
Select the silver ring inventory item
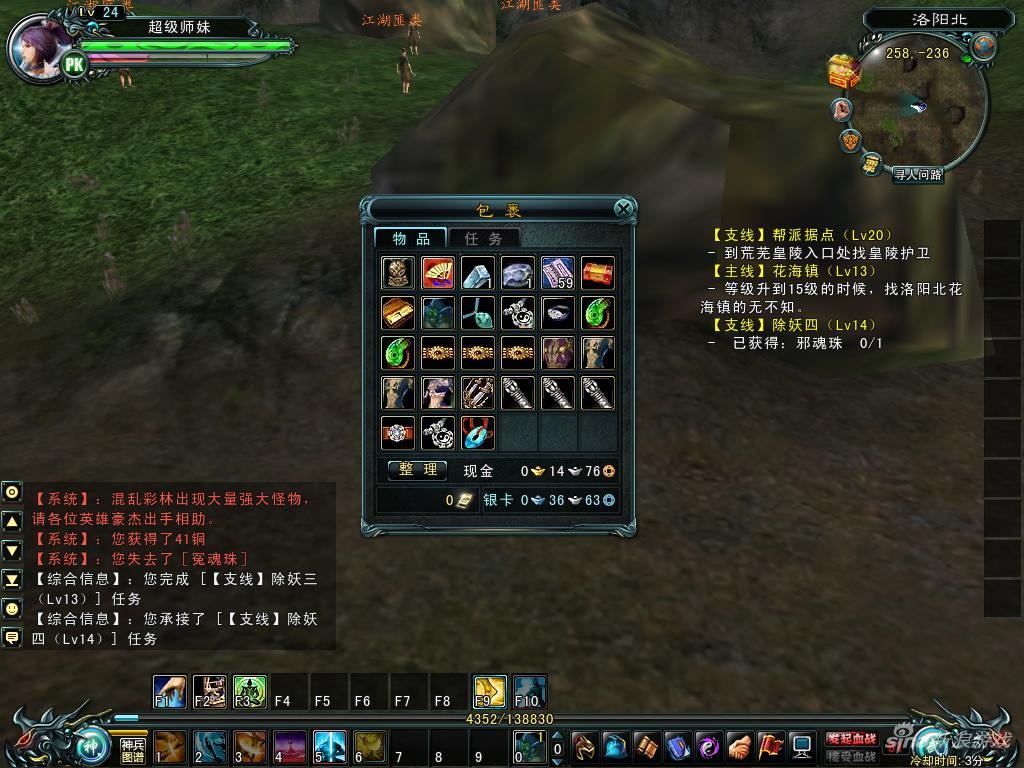(x=558, y=313)
